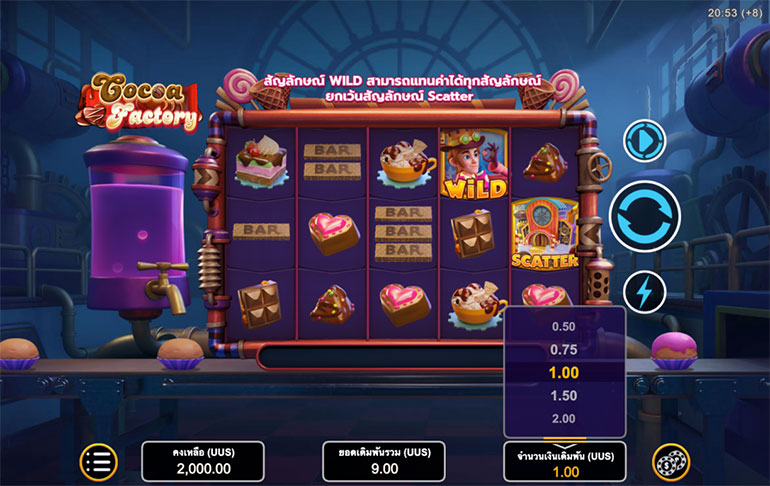Set the bet amount to 2.00
The width and height of the screenshot is (770, 486).
(x=564, y=418)
